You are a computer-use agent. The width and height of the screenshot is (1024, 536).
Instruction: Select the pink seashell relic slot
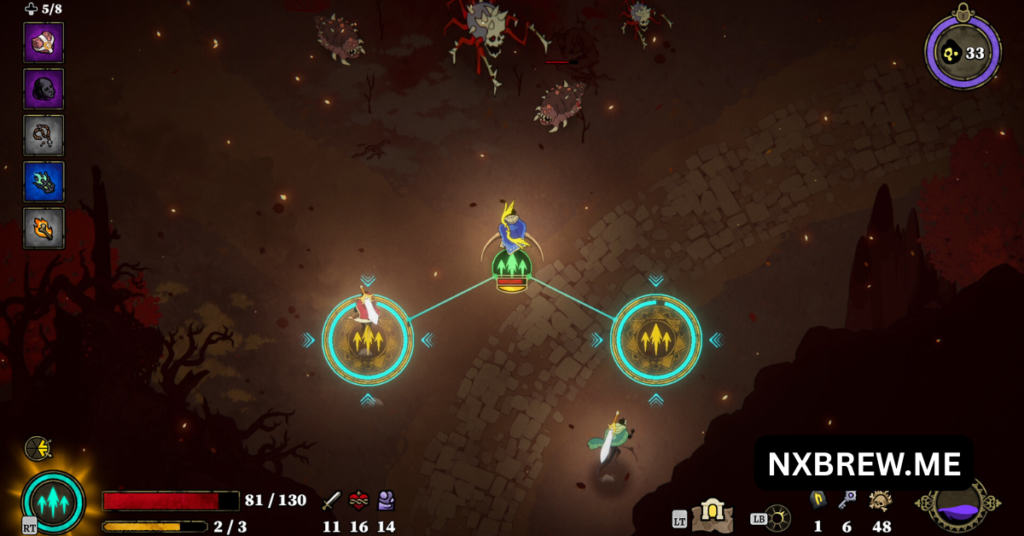tap(44, 42)
